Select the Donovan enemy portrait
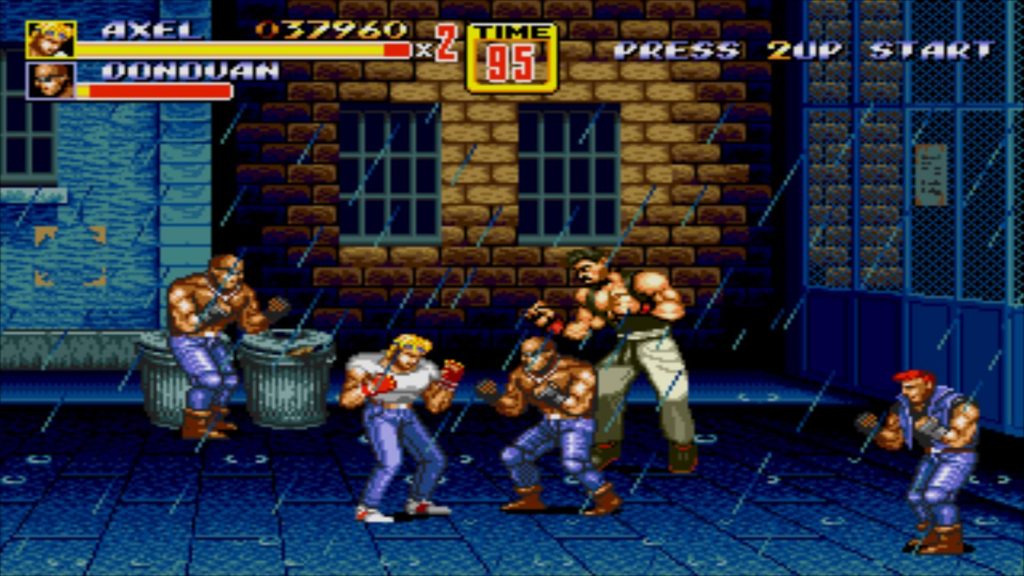 click(x=50, y=80)
